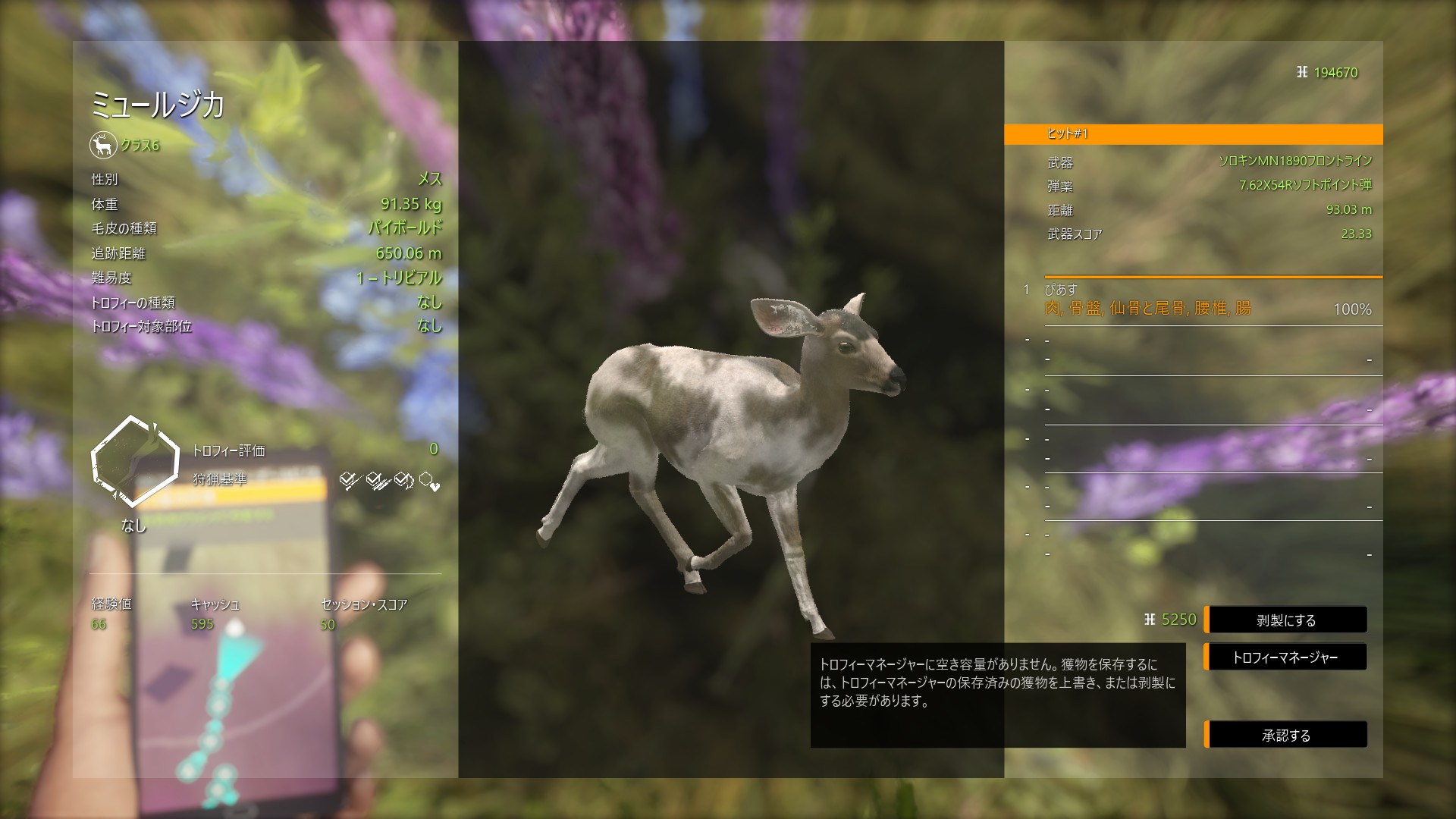Click the 100% hit damage indicator

click(1354, 309)
